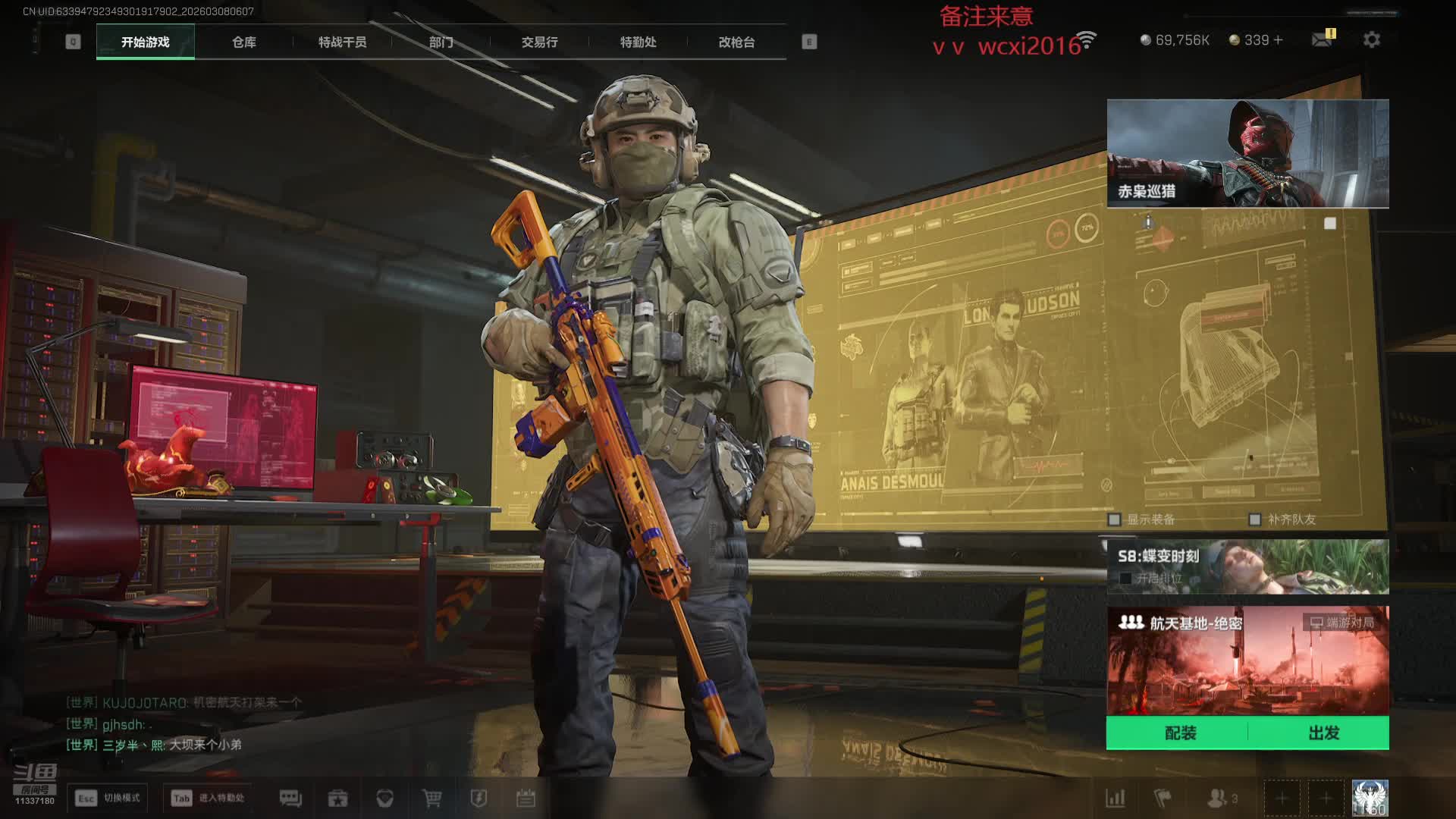Screen dimensions: 1456x819
Task: Switch to the 改枪台 gunsmith tab
Action: (736, 42)
